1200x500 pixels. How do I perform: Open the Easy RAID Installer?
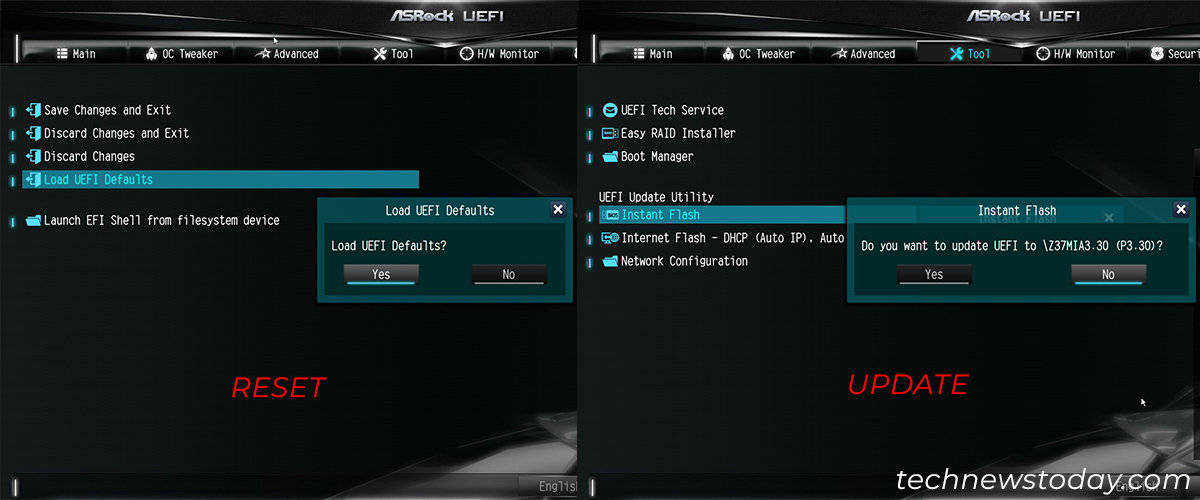[677, 133]
